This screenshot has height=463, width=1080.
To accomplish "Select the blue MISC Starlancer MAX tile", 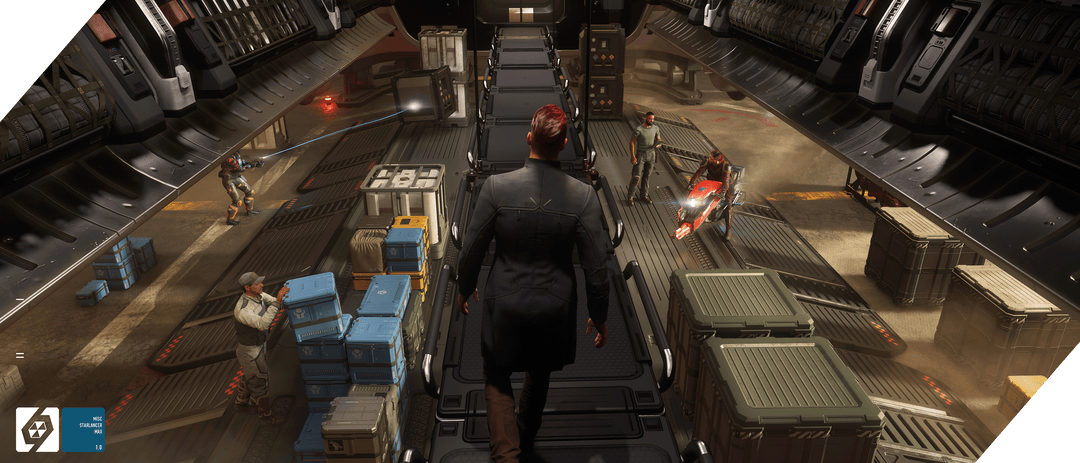I will pos(83,429).
